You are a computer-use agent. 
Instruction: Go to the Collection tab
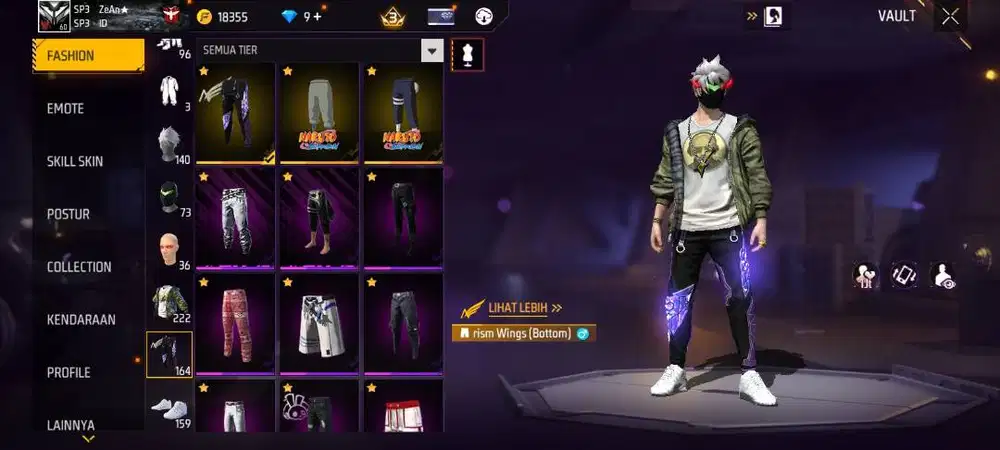88,267
